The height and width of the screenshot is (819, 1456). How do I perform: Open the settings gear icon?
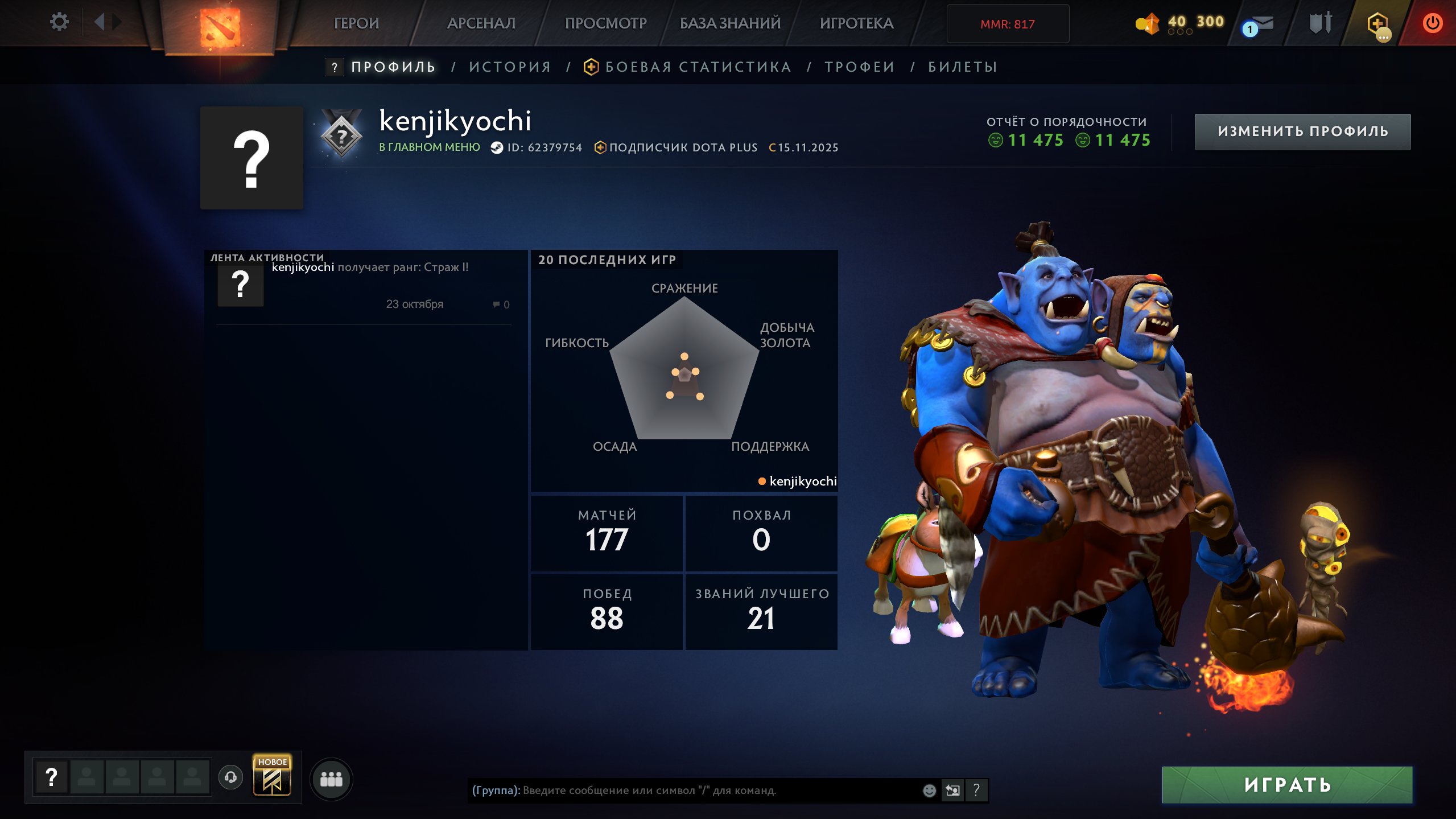pos(60,22)
